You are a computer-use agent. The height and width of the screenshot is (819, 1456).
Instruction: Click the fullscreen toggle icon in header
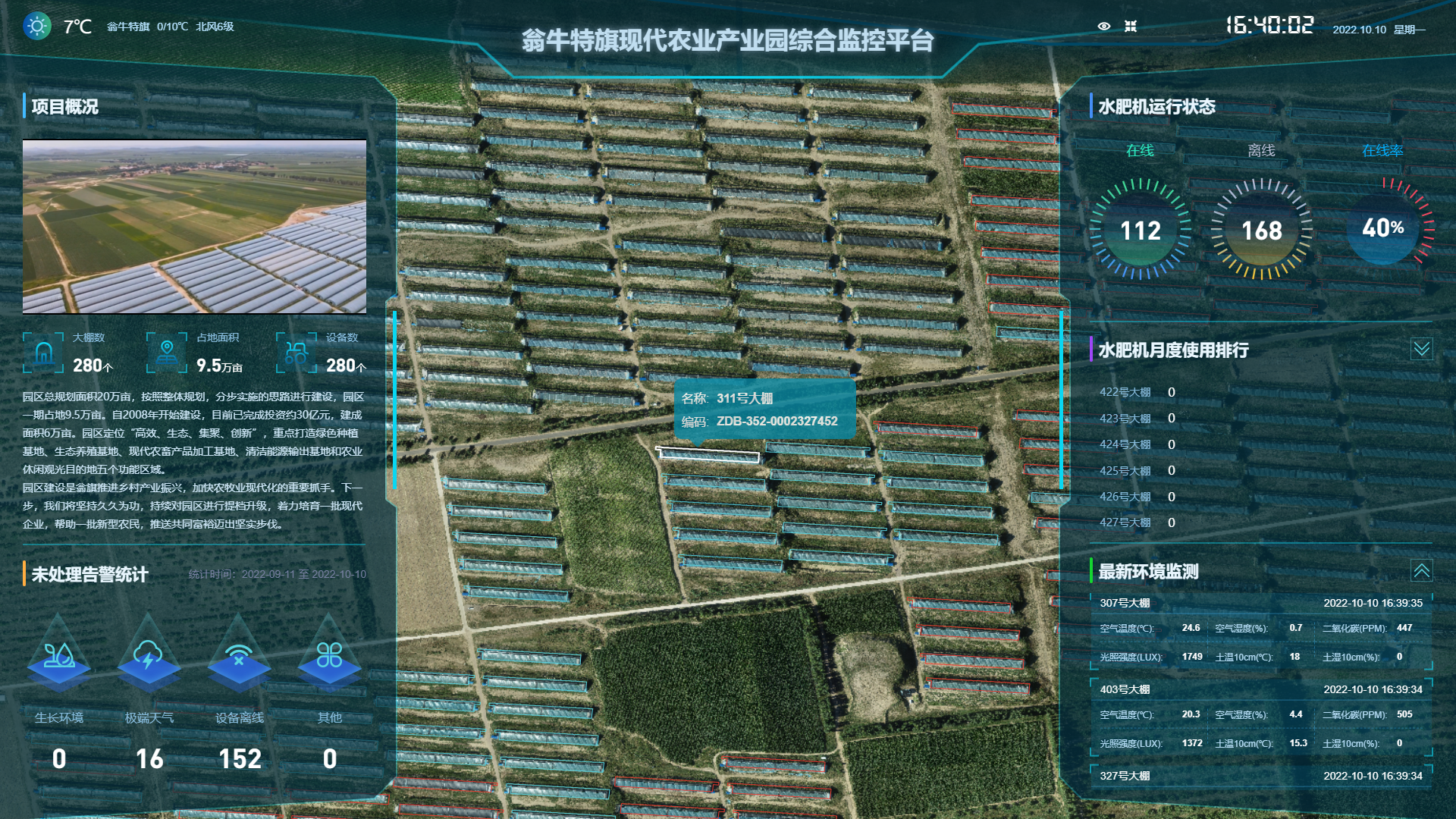1131,27
